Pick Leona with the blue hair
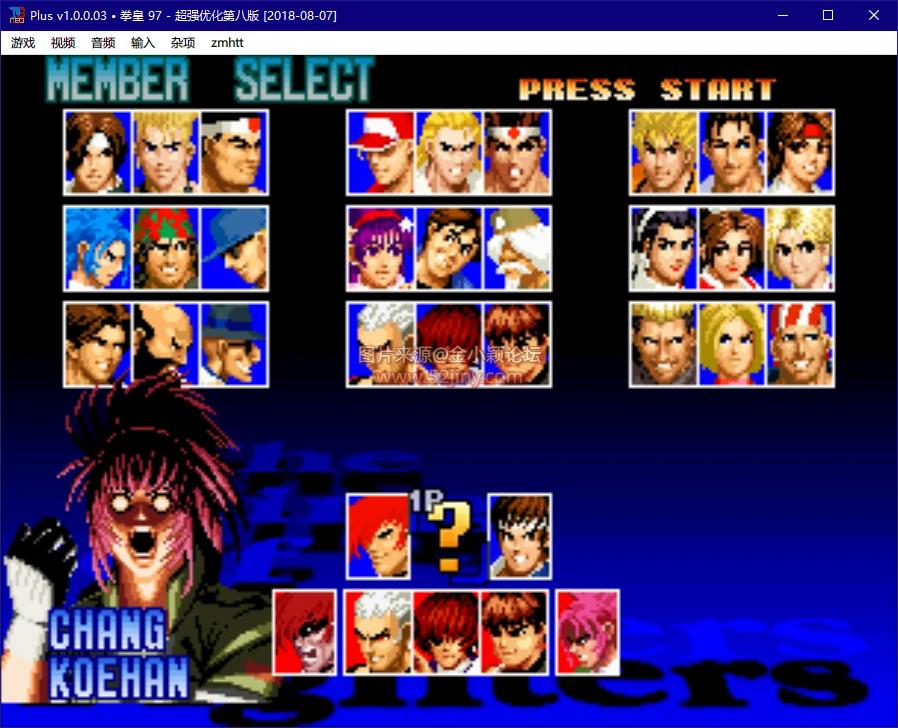 pos(98,249)
